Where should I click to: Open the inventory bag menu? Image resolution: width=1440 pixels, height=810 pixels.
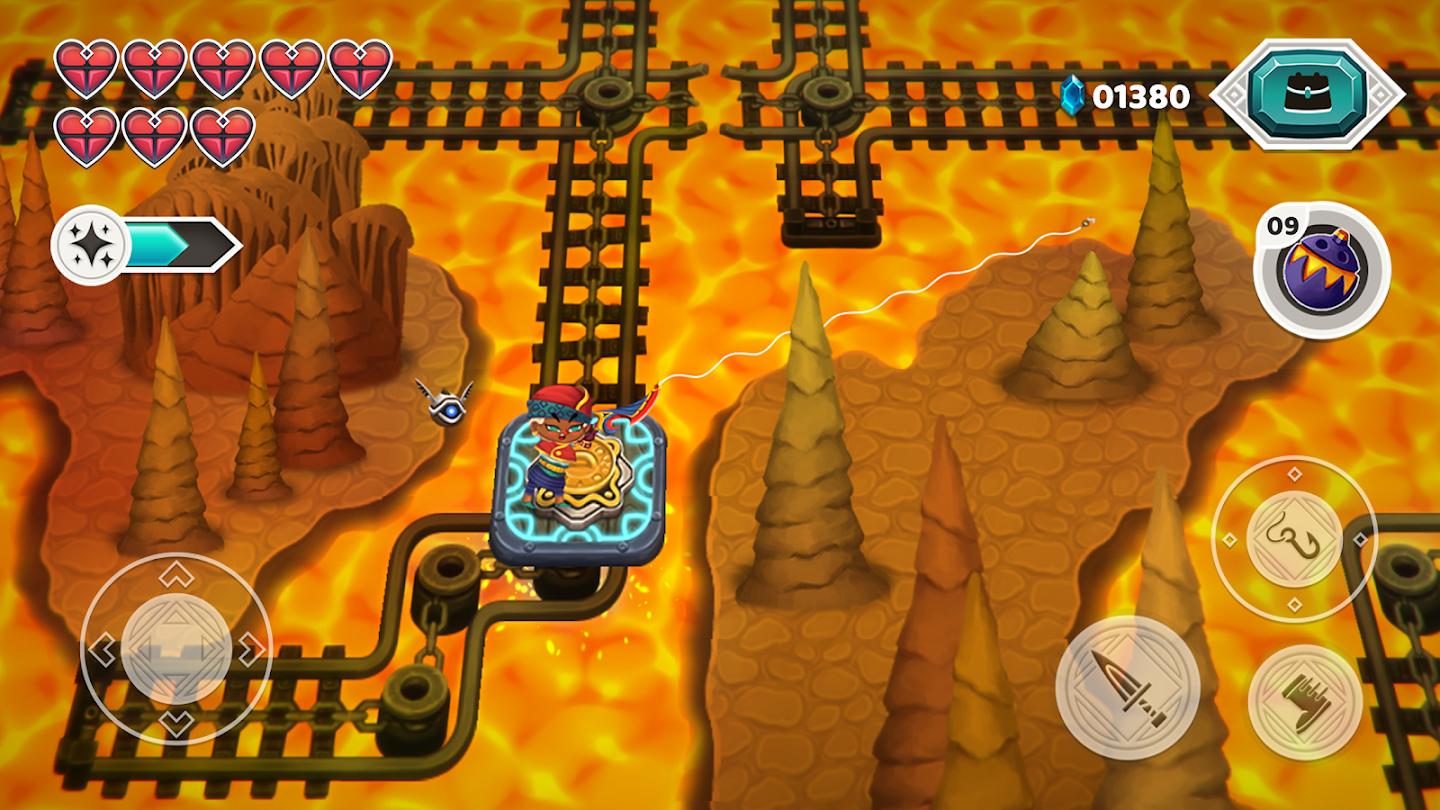point(1307,93)
